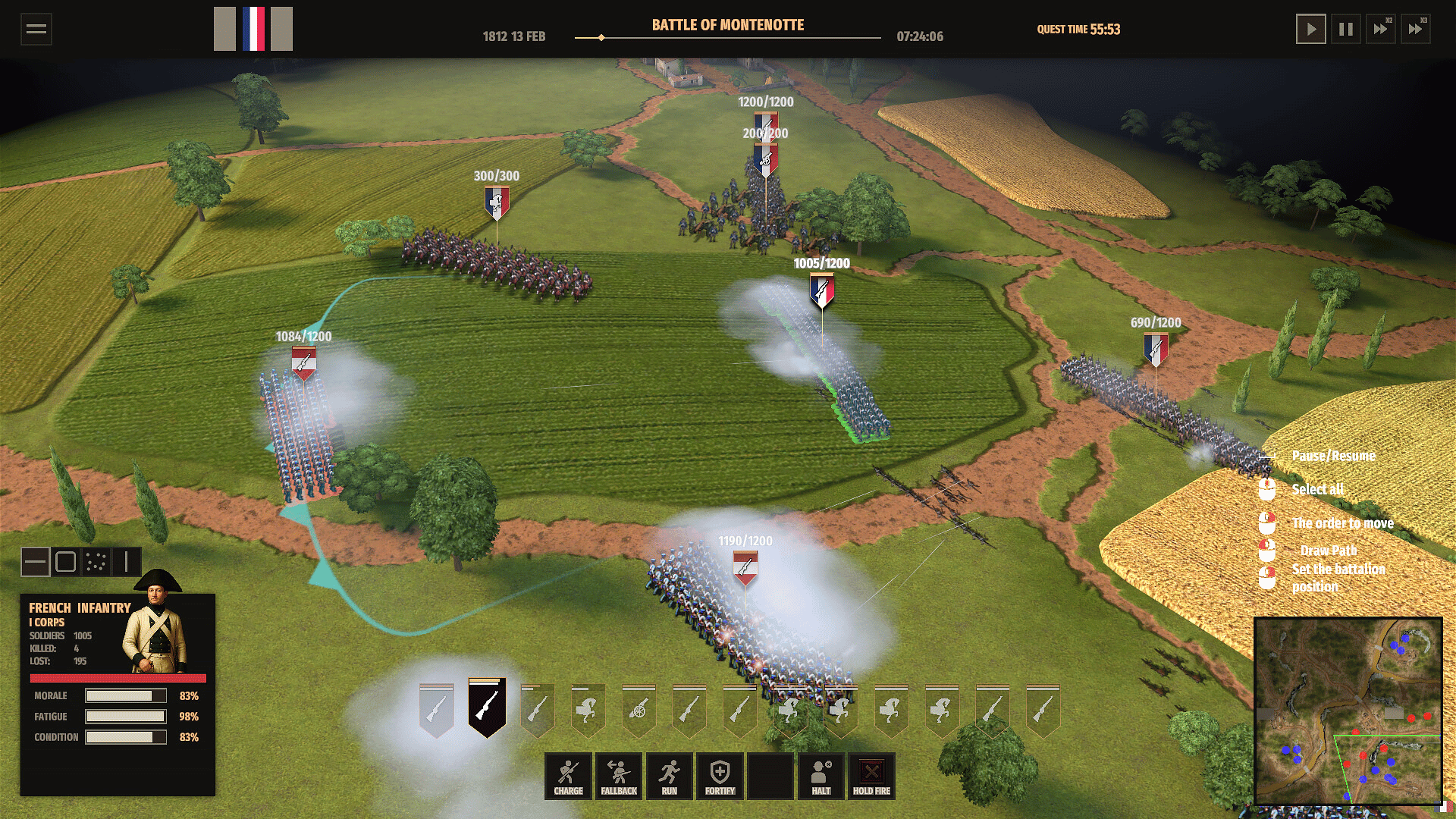Order the unit to Fallback
Viewport: 1456px width, 819px height.
click(x=619, y=776)
